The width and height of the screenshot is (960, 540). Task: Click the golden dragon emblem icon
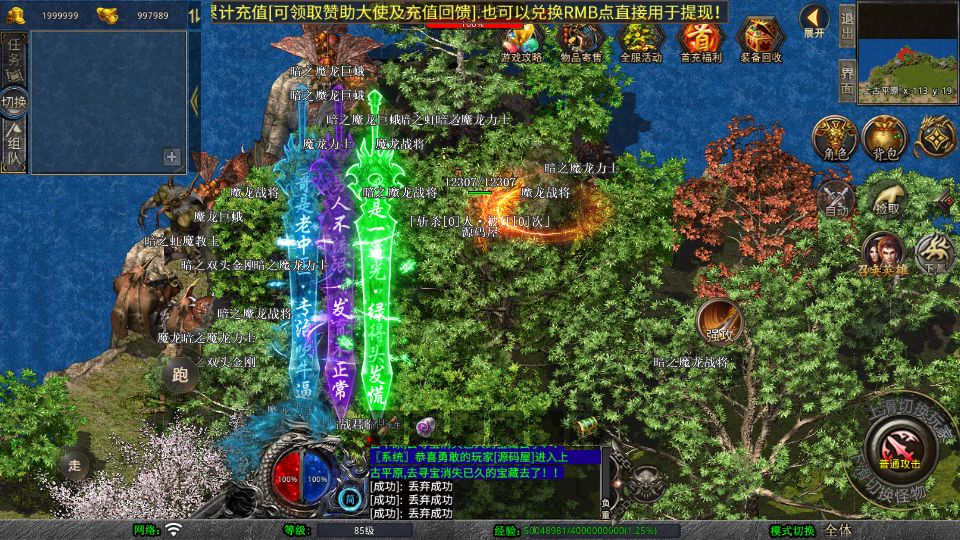pyautogui.click(x=938, y=138)
